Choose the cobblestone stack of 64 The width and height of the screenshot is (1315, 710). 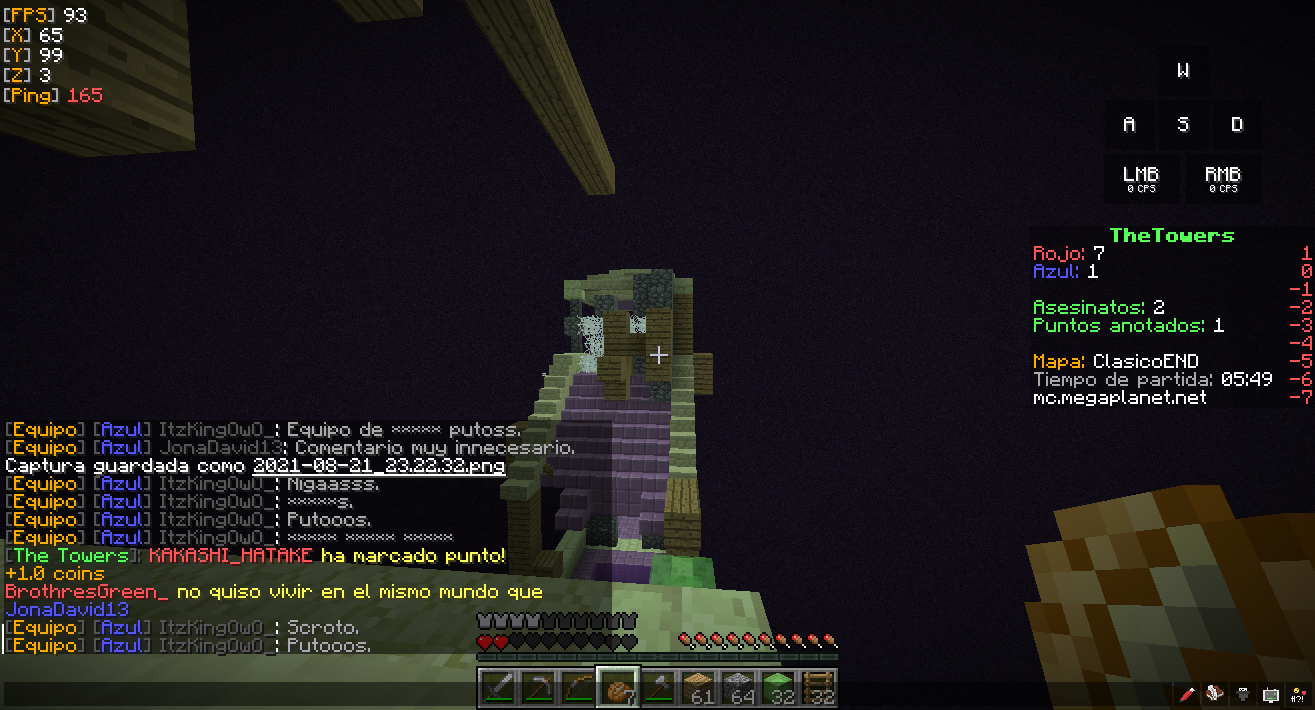pos(737,688)
